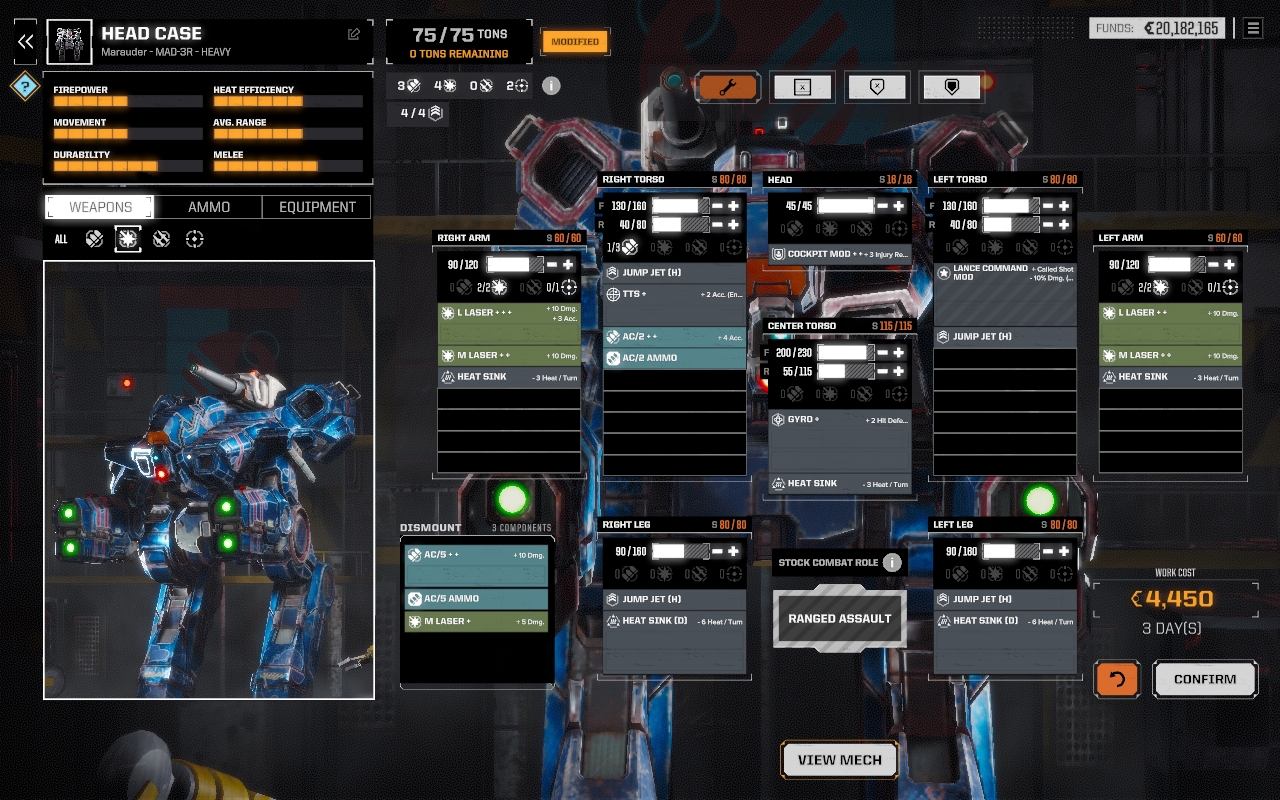
Task: Select the L Laser +++ in right arm
Action: pyautogui.click(x=509, y=313)
